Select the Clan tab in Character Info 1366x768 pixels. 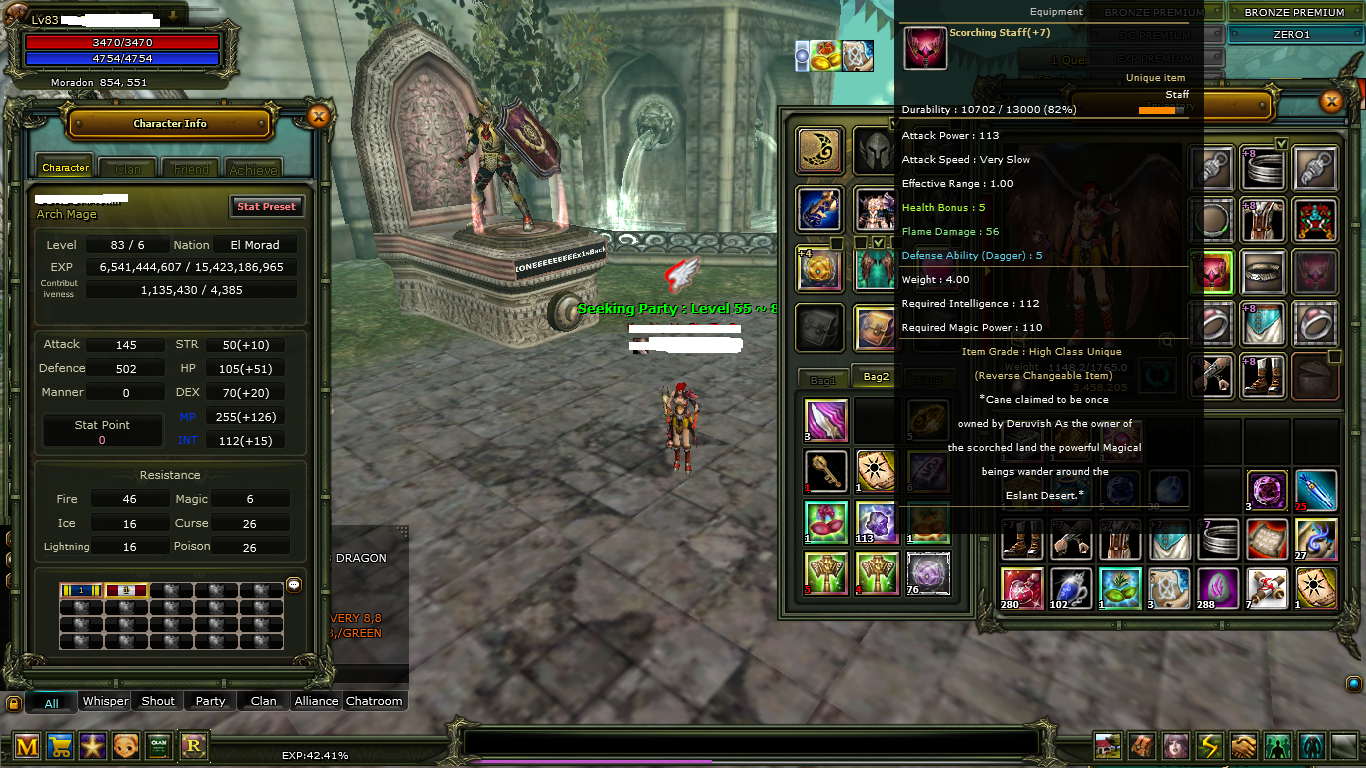click(x=126, y=167)
